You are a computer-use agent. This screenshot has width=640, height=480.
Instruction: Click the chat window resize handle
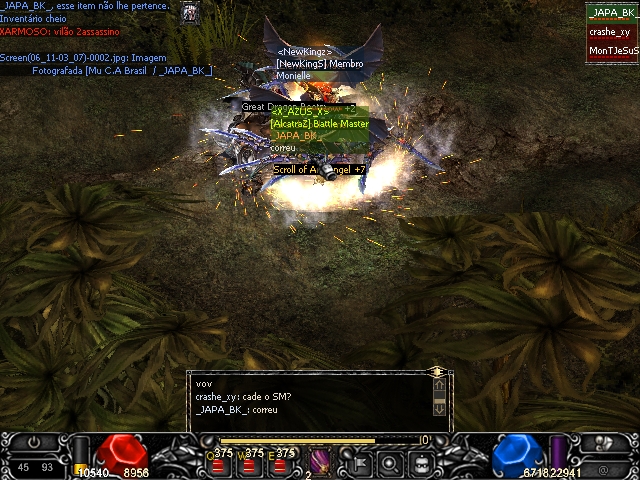[x=437, y=372]
